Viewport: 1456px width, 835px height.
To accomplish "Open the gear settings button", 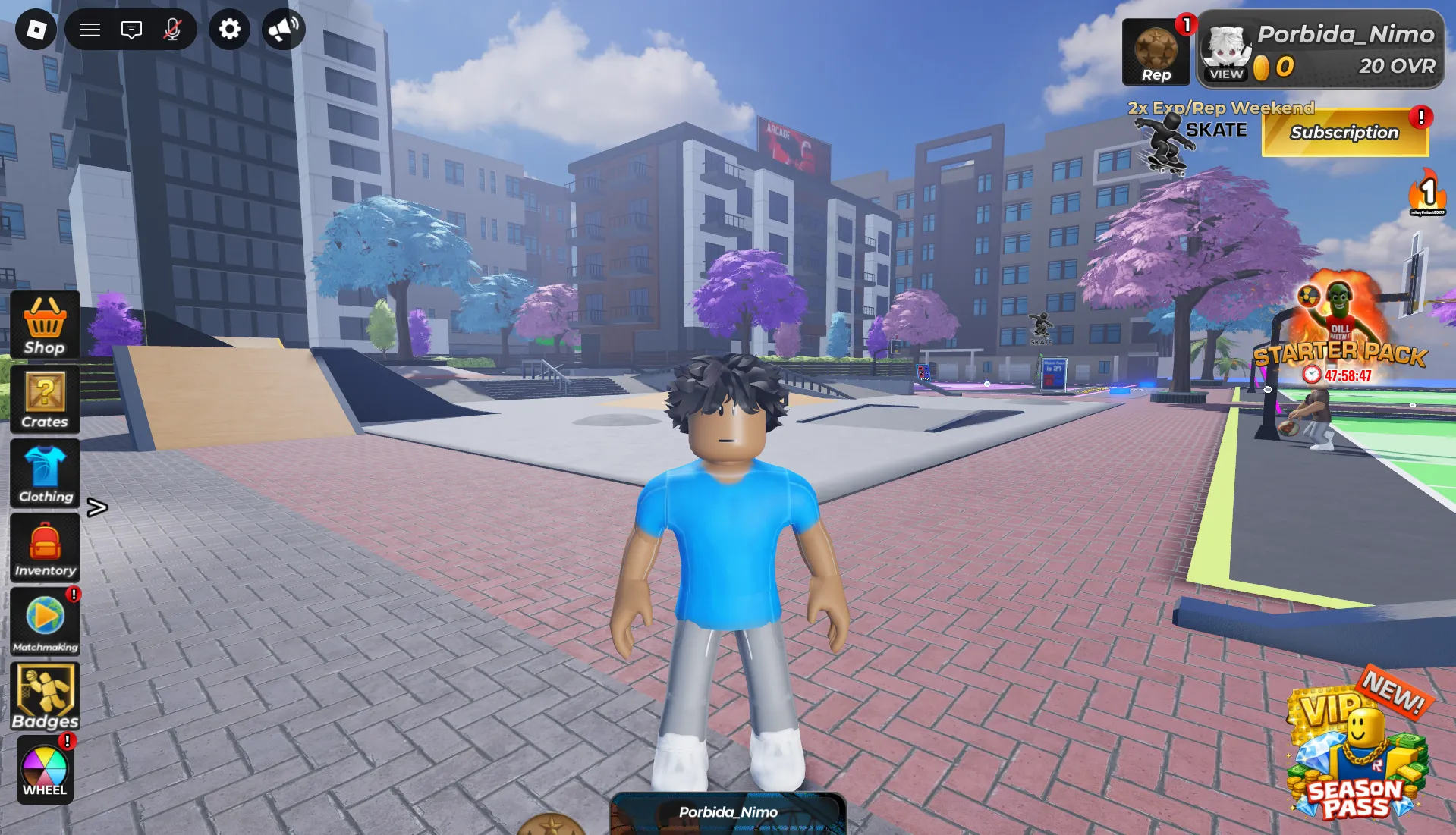I will pos(229,30).
